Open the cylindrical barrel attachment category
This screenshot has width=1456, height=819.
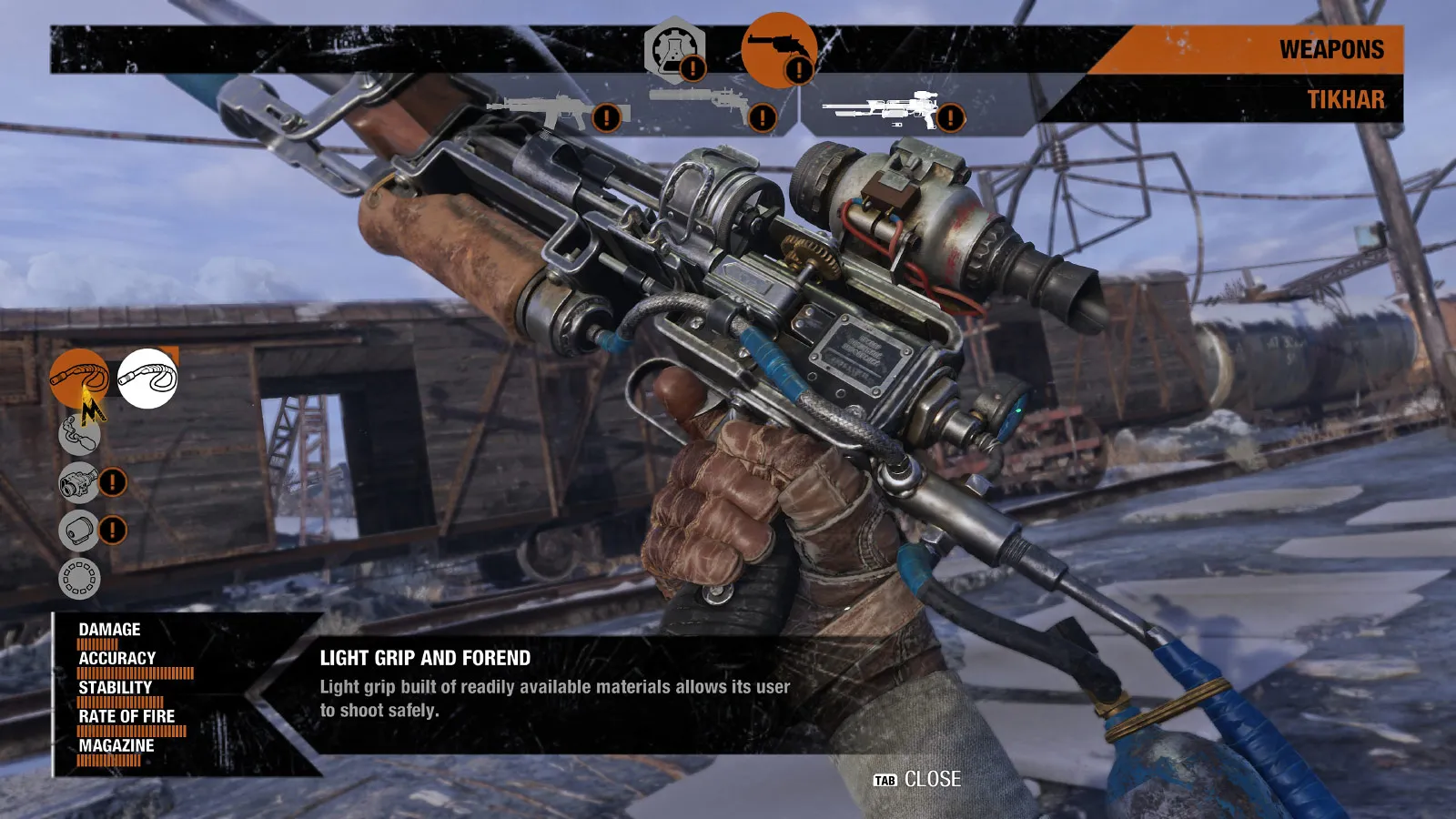[x=80, y=530]
